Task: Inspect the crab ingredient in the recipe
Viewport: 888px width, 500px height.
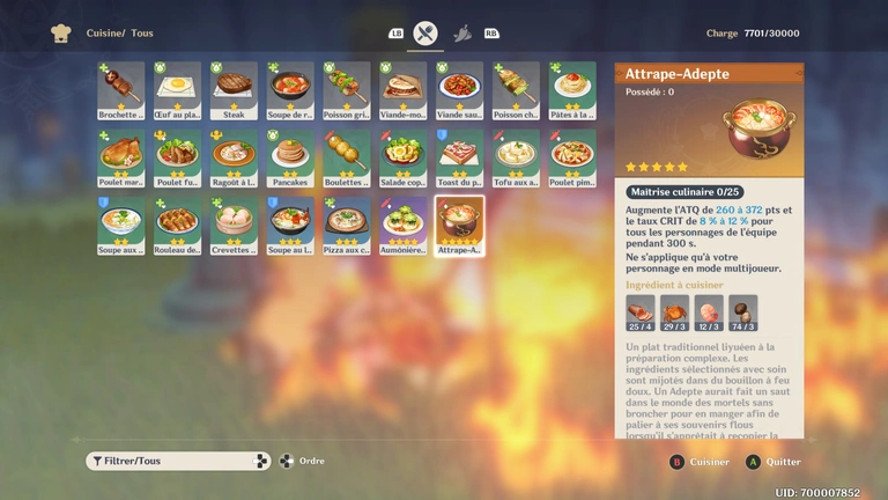Action: [x=675, y=314]
